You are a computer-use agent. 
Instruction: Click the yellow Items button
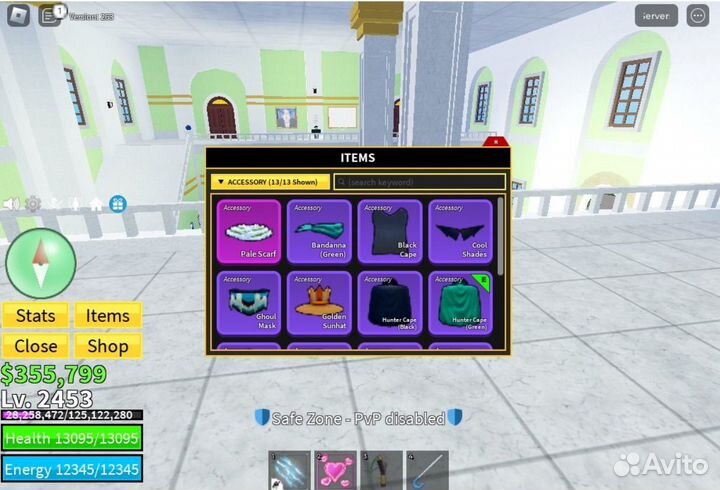[x=107, y=316]
